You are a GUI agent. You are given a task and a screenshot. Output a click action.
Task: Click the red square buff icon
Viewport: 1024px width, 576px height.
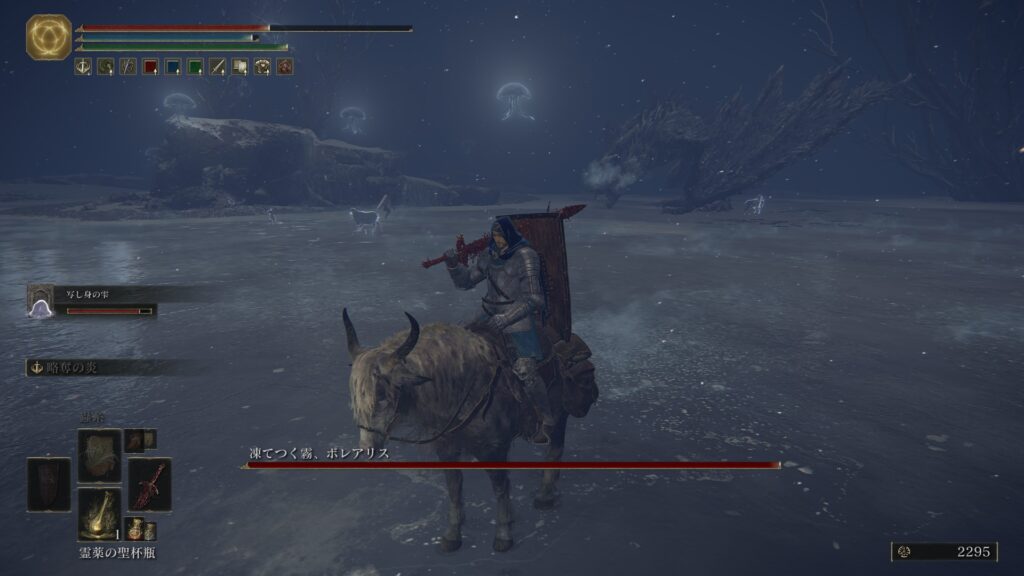(150, 67)
